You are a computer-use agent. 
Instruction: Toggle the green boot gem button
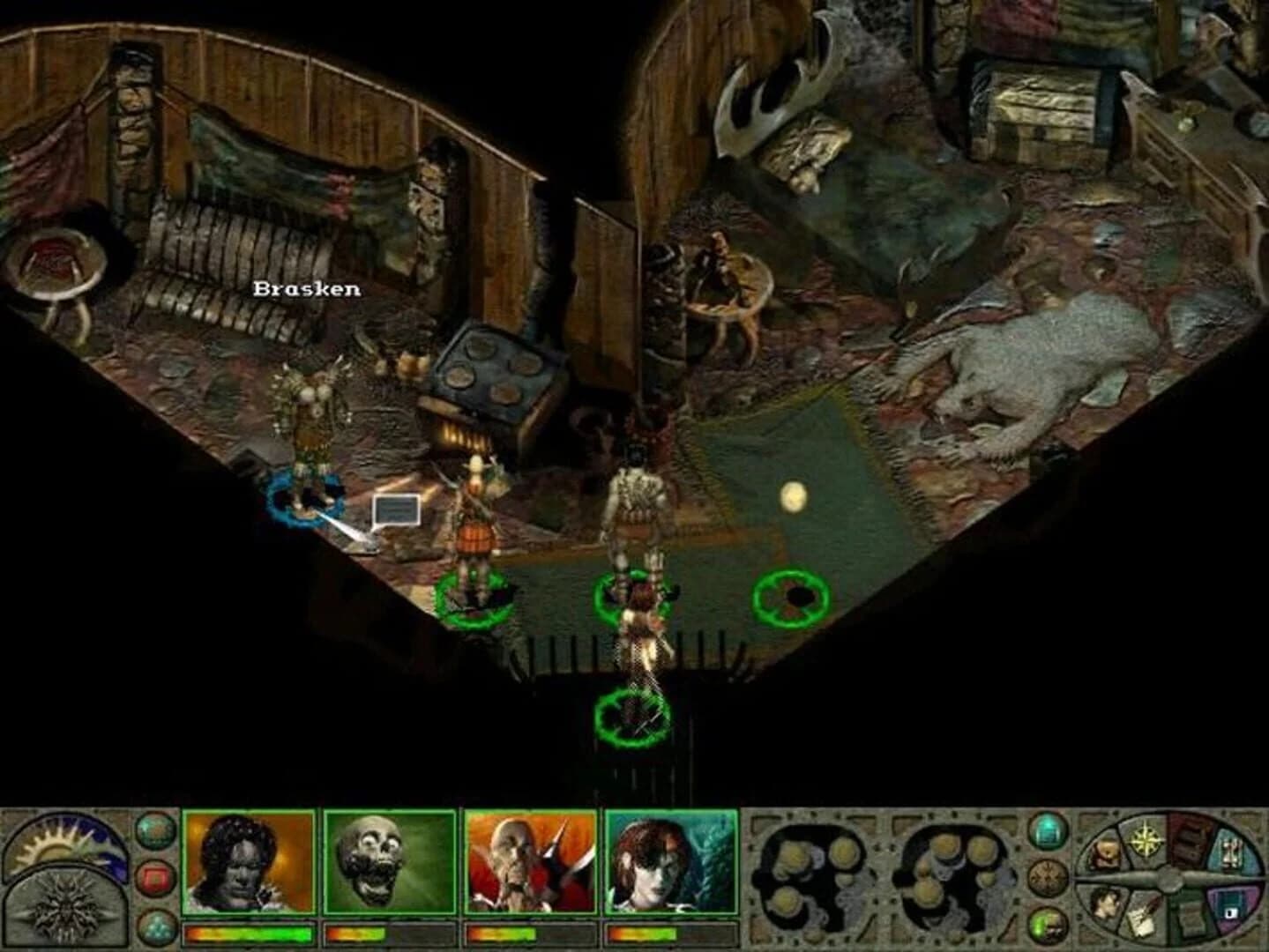click(x=1048, y=924)
